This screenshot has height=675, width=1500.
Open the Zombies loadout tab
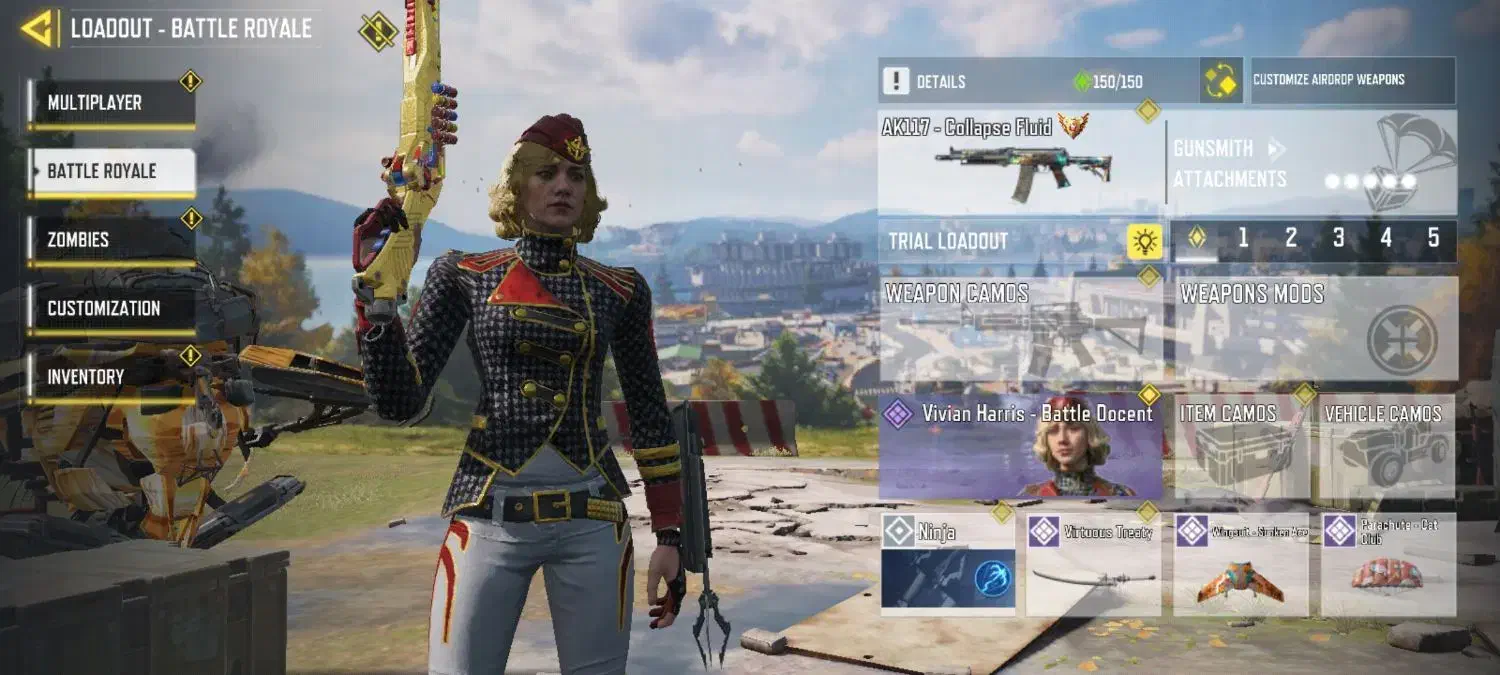click(111, 240)
